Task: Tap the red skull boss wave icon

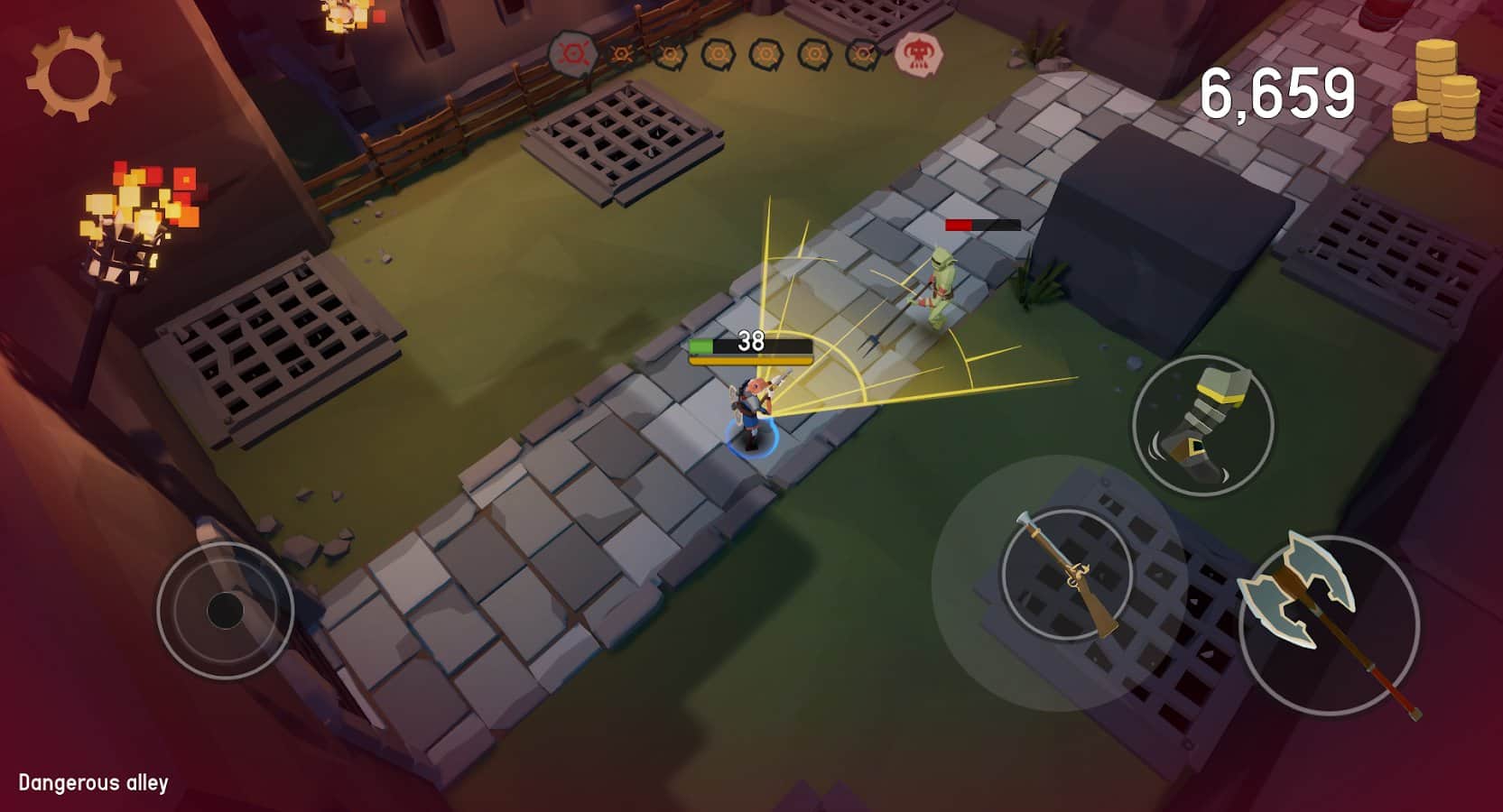Action: click(x=919, y=56)
